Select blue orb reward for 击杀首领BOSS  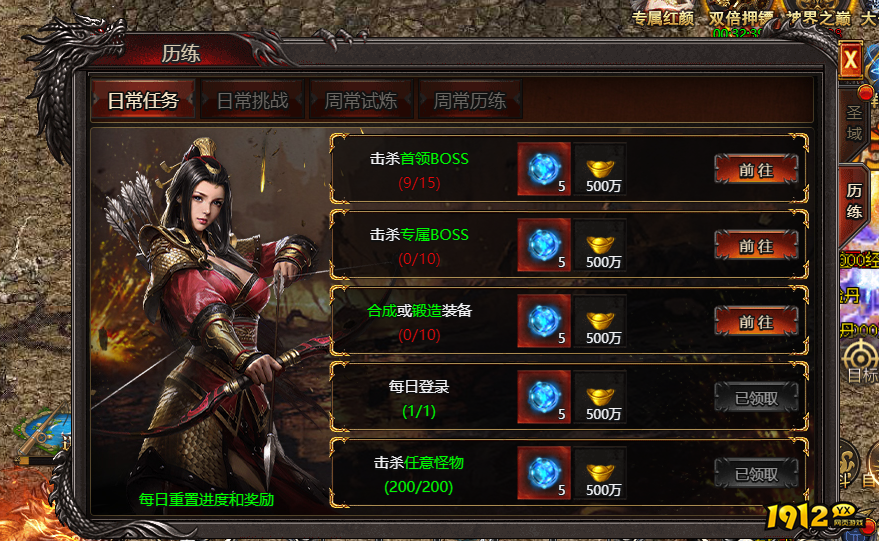(544, 168)
